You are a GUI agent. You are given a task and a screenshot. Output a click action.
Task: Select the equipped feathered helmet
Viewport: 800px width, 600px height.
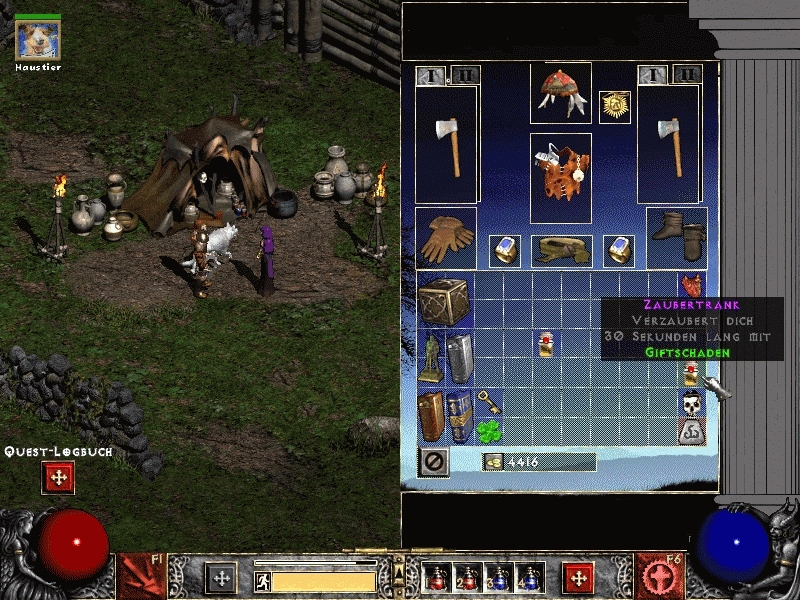pos(560,93)
